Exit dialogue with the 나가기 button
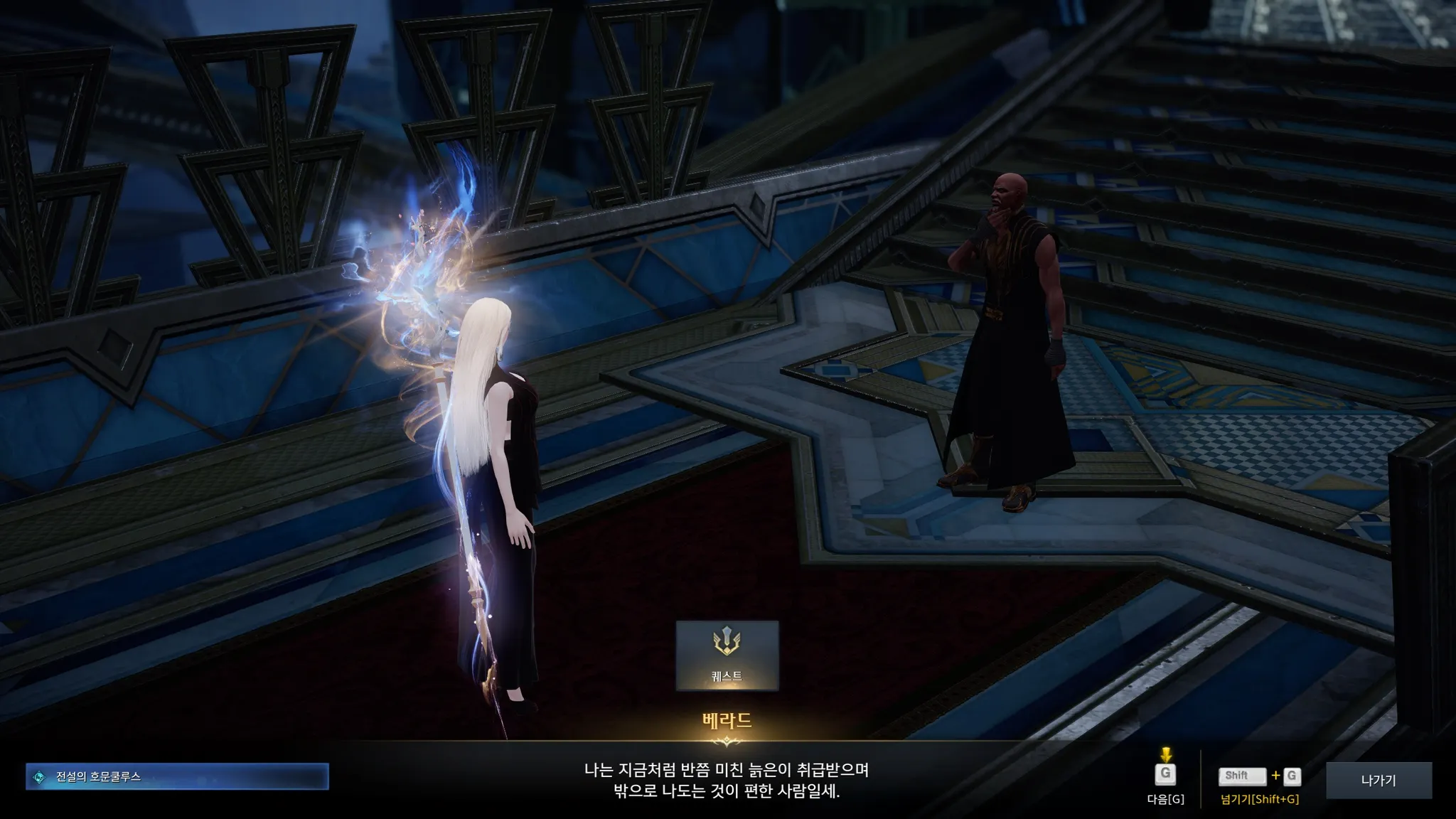 [x=1379, y=780]
